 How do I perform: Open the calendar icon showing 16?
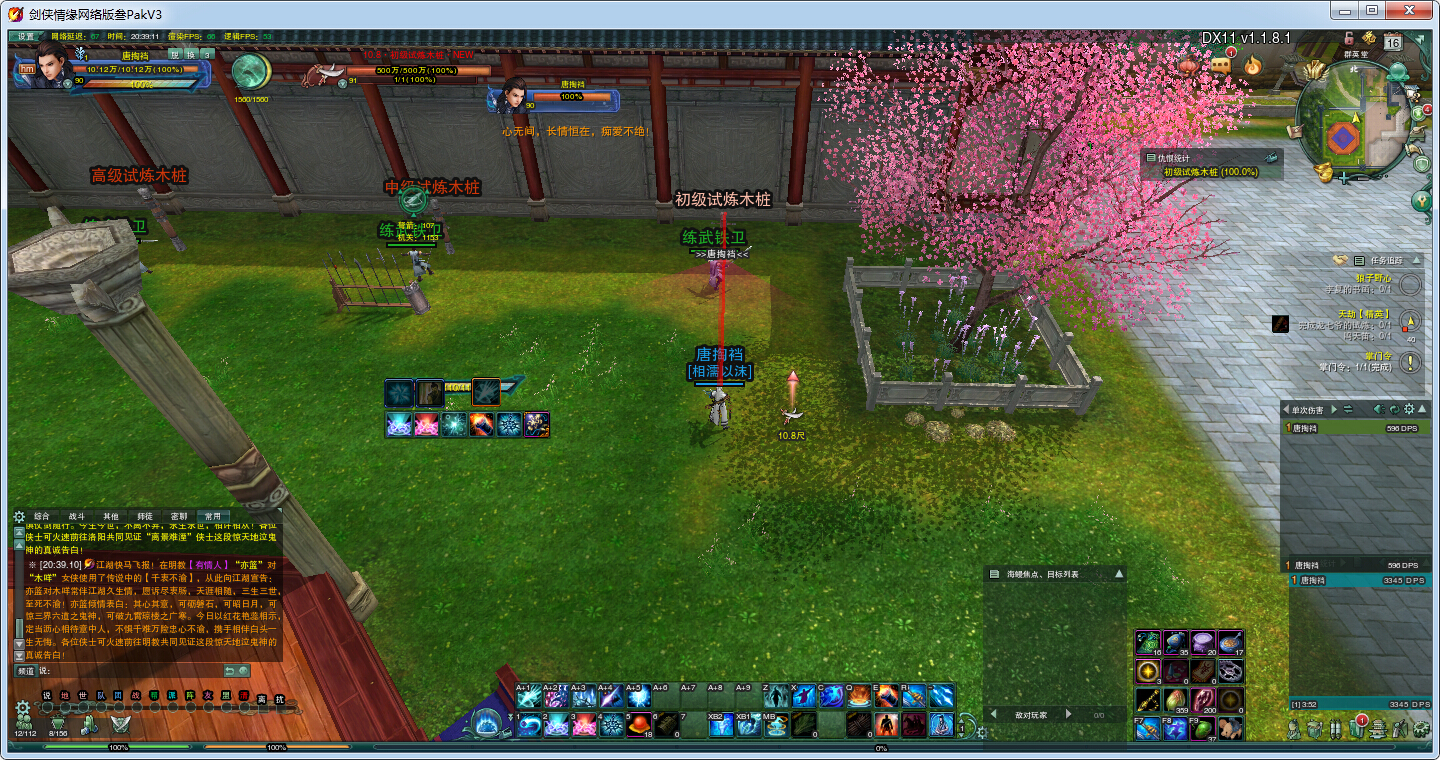[x=1393, y=41]
